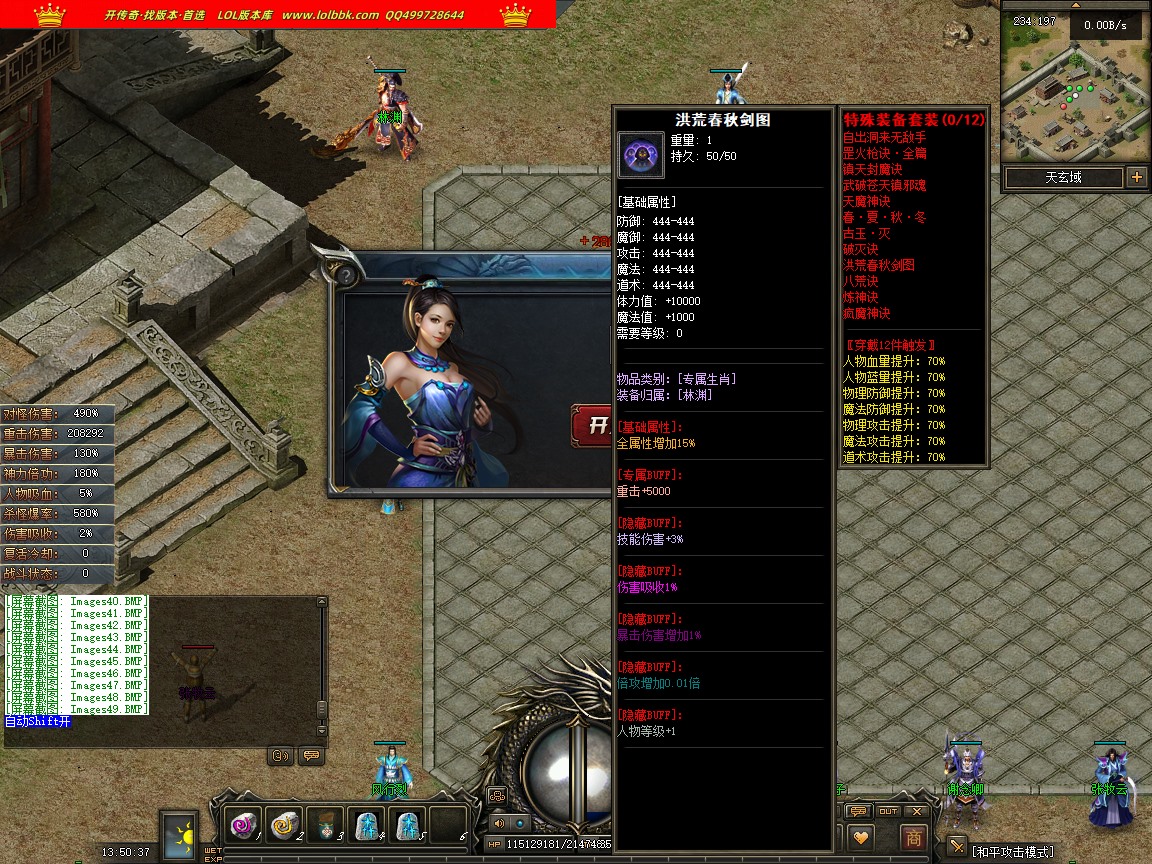Close the game with the X button

click(x=915, y=811)
